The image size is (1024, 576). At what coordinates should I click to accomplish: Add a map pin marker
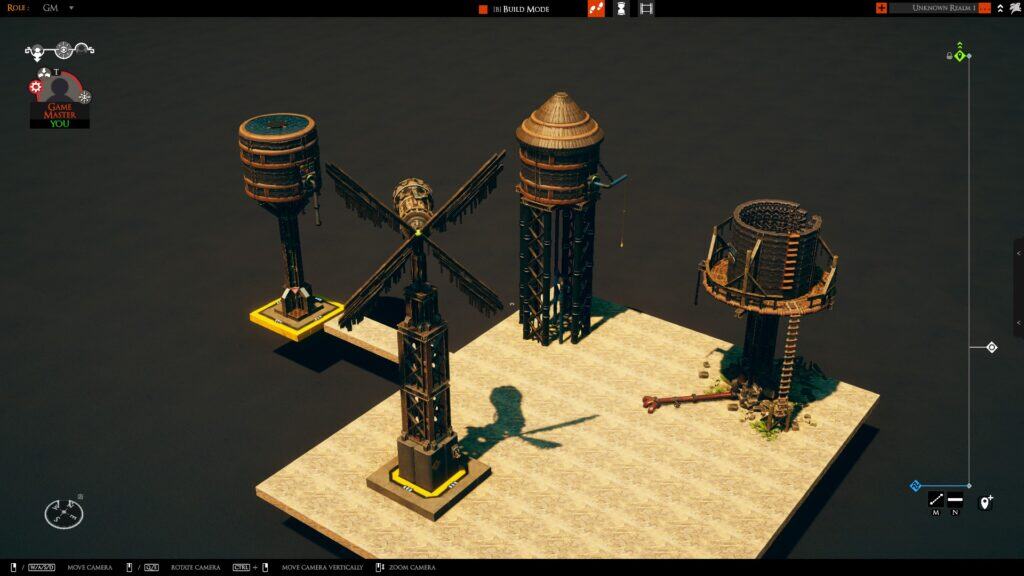coord(985,502)
